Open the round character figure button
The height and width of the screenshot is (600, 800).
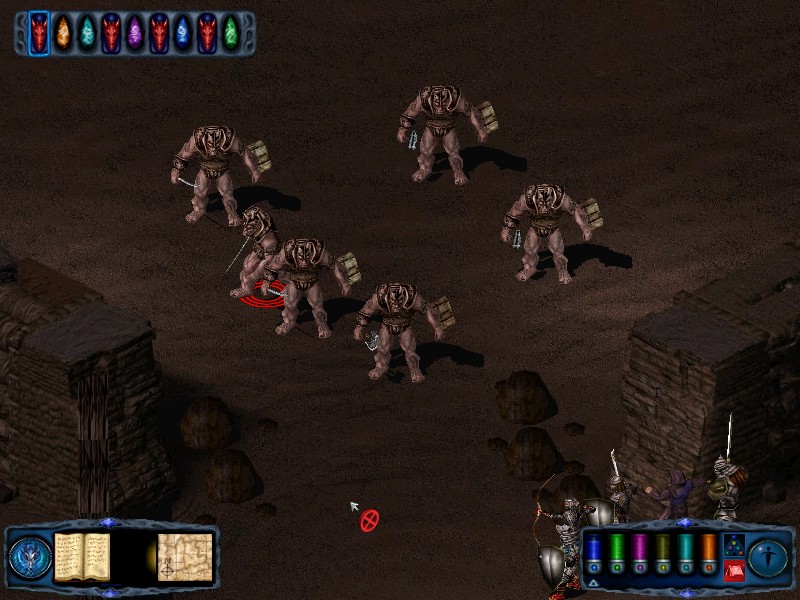[x=769, y=557]
